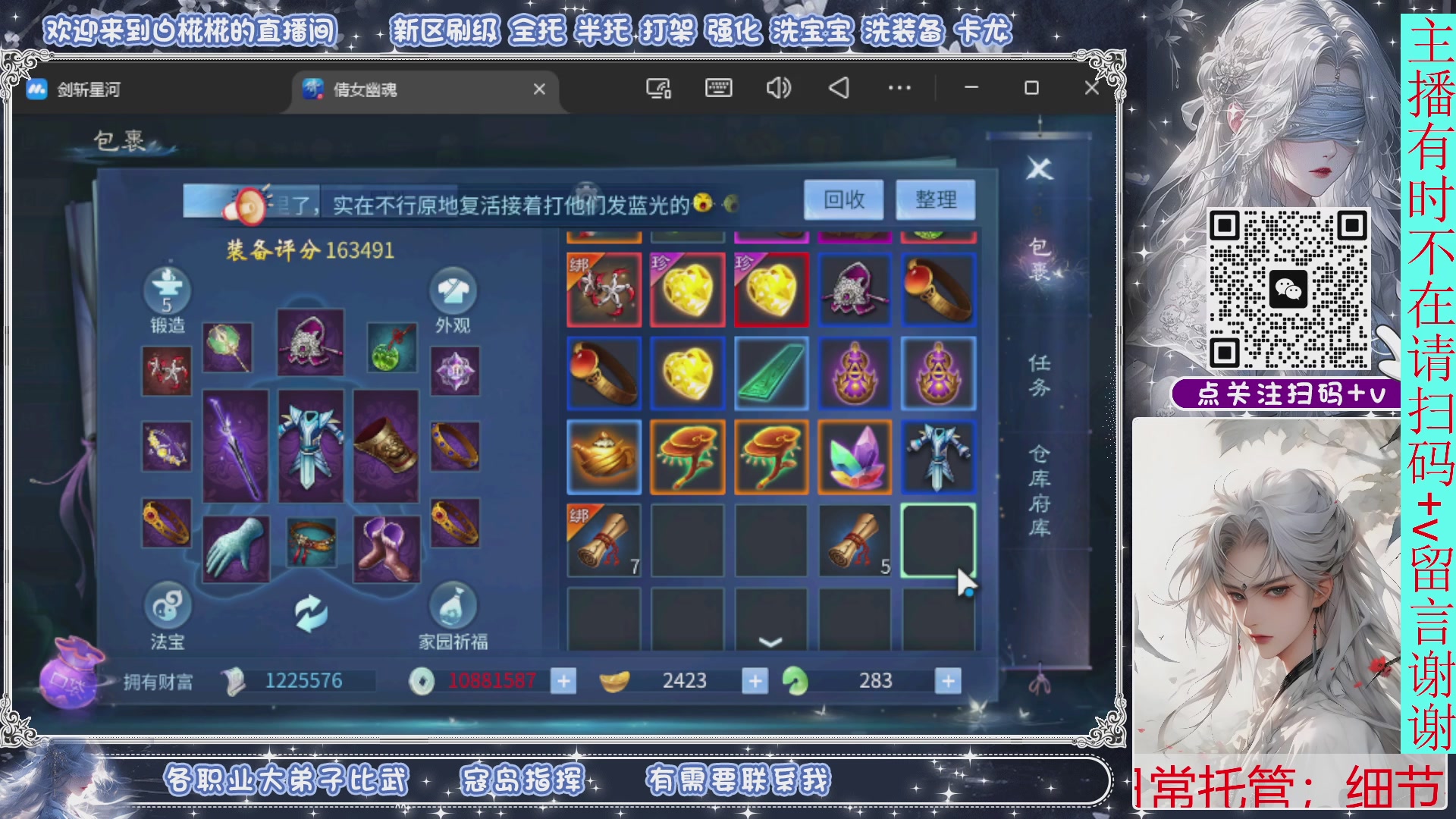Screen dimensions: 1456x819
Task: Mute game audio with speaker icon
Action: (778, 88)
